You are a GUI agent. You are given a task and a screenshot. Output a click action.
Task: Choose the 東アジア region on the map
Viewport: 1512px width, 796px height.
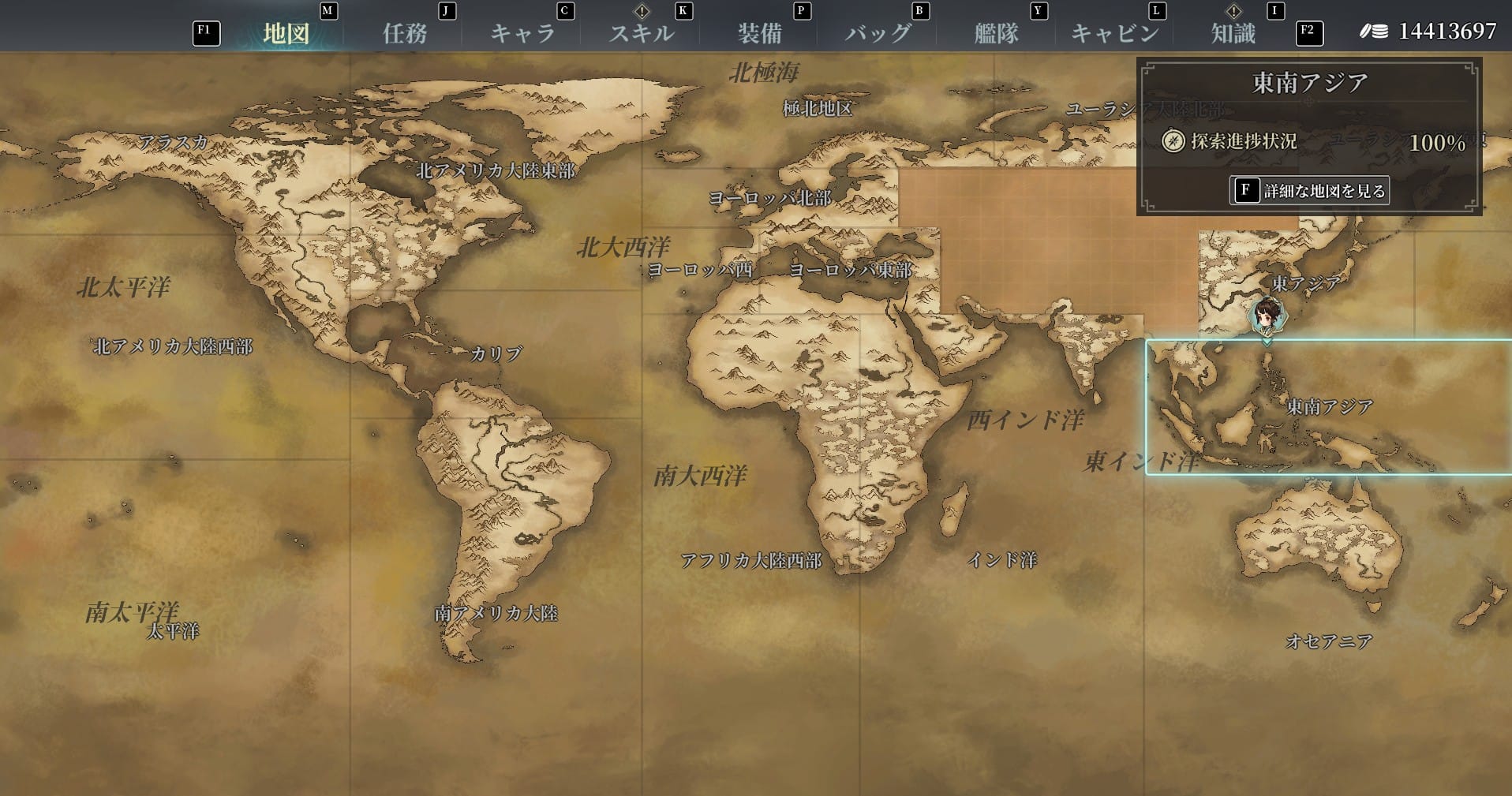tap(1305, 283)
